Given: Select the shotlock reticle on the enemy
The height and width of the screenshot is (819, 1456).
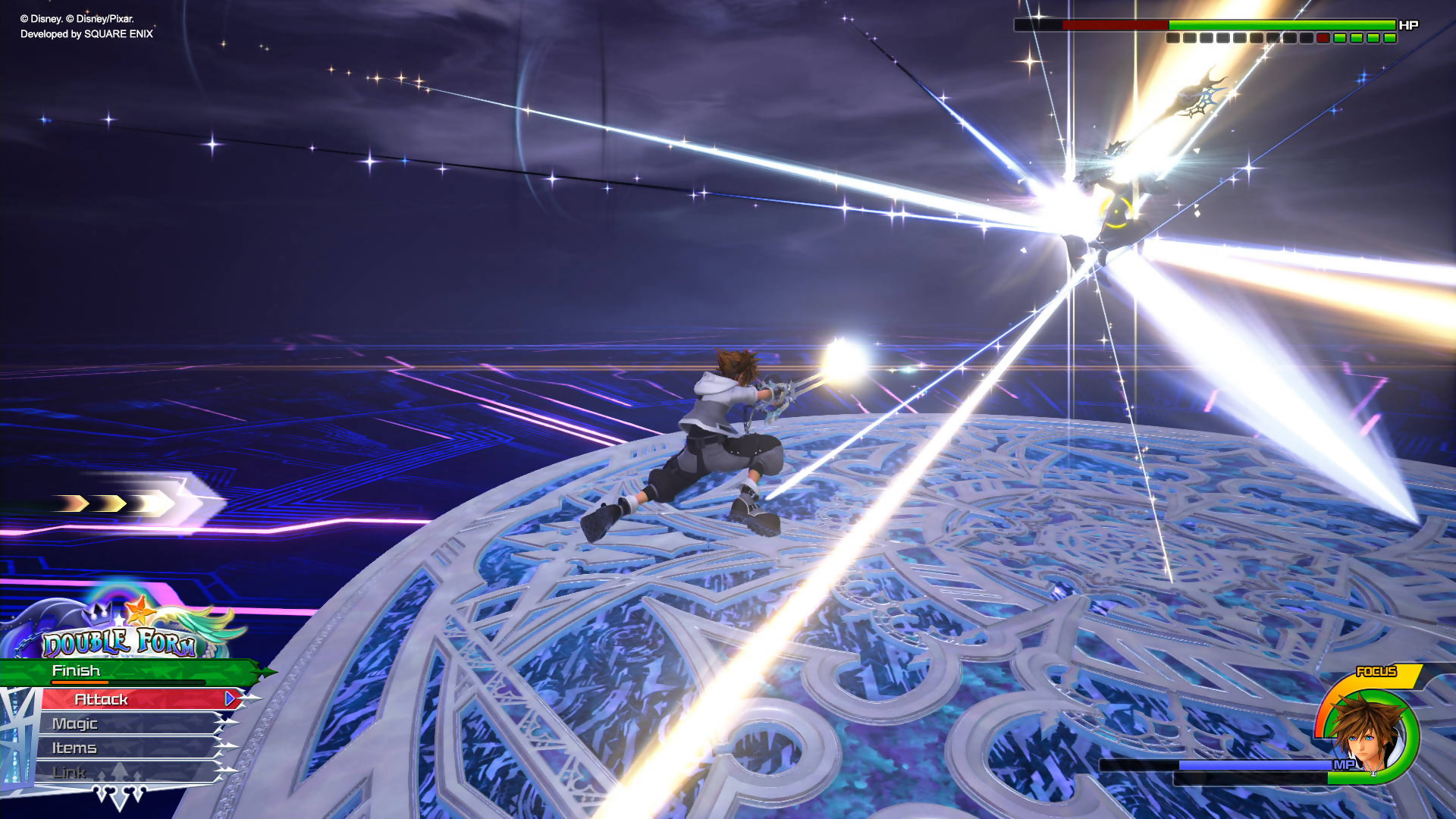Looking at the screenshot, I should [x=1117, y=212].
